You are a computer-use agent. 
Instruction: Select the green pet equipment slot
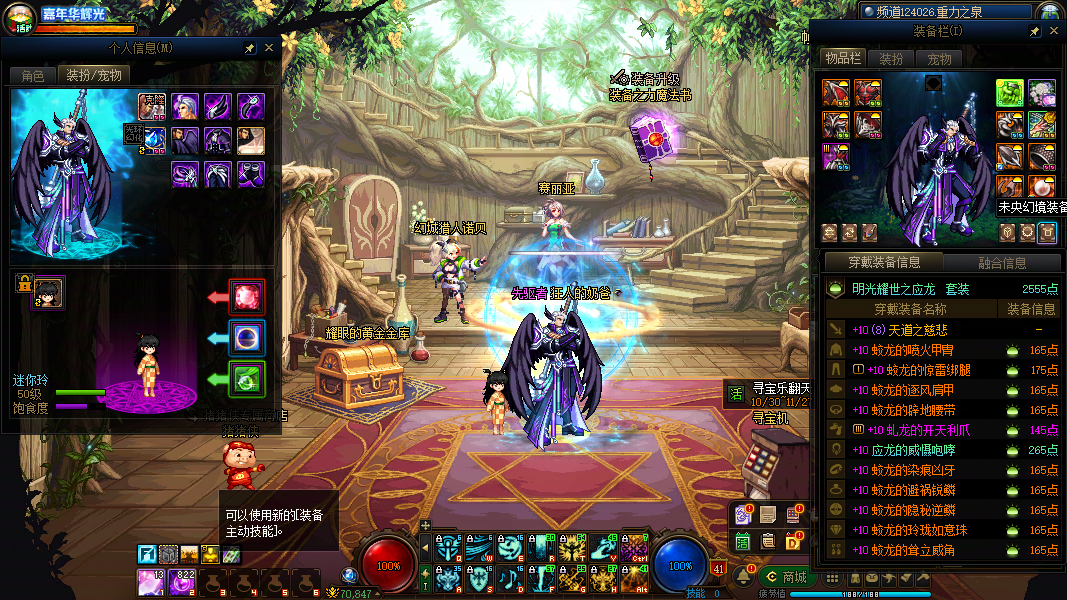coord(247,379)
